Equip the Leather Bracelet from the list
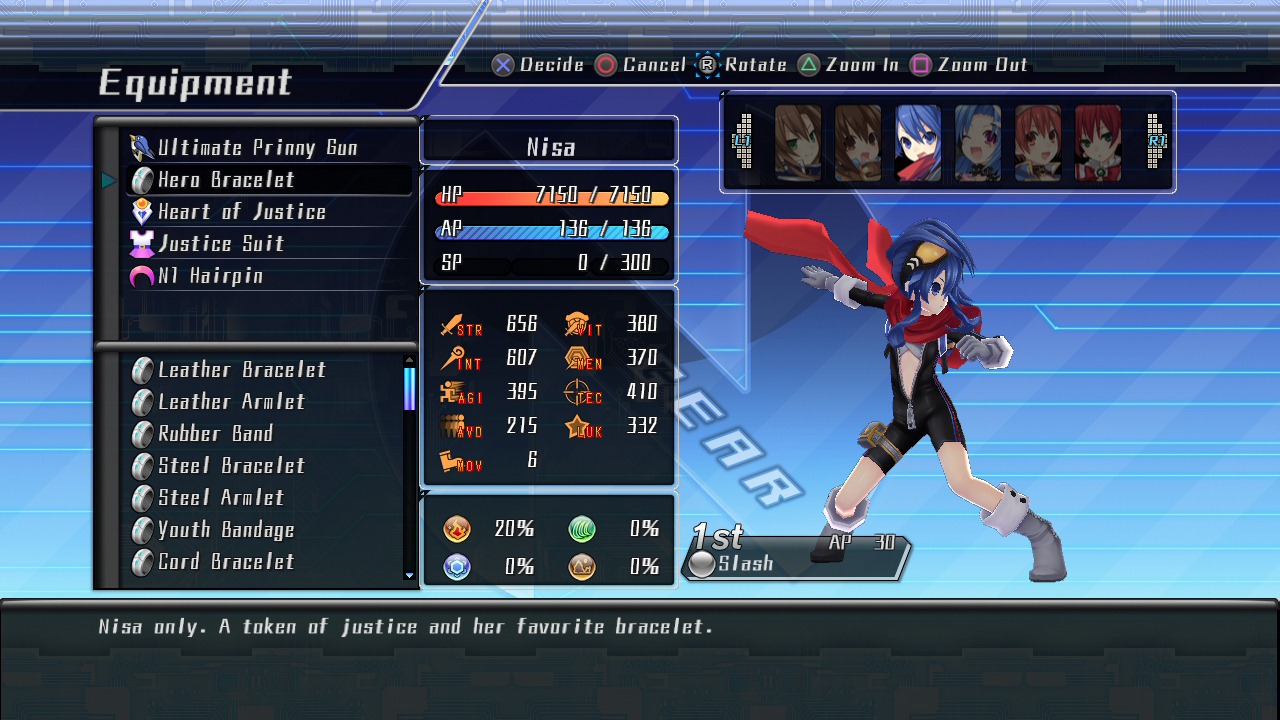Screen dimensions: 1280x720 coord(242,370)
